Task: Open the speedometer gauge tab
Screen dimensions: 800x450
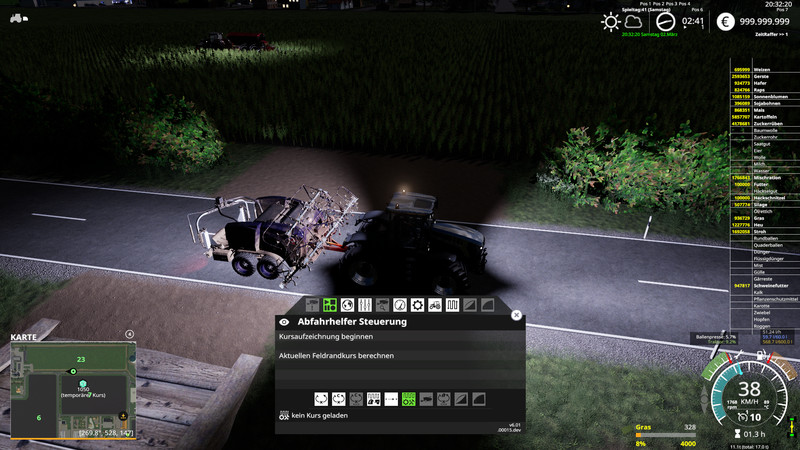Action: 400,304
